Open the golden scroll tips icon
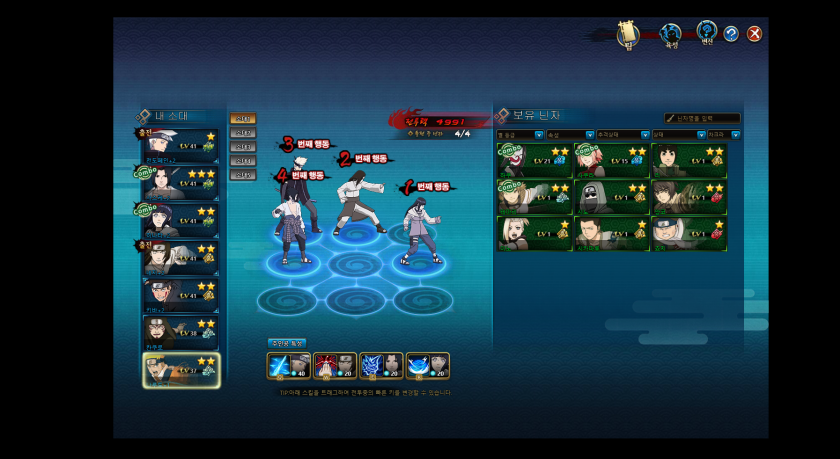The height and width of the screenshot is (459, 840). pyautogui.click(x=628, y=33)
